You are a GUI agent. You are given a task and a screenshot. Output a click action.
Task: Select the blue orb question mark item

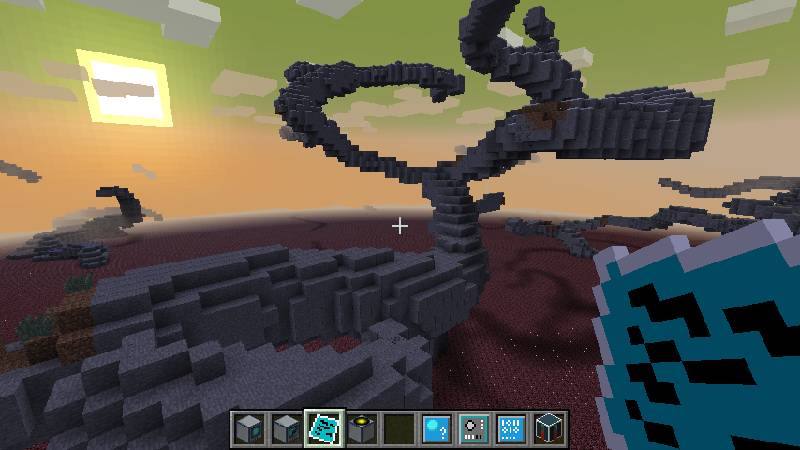(x=436, y=428)
